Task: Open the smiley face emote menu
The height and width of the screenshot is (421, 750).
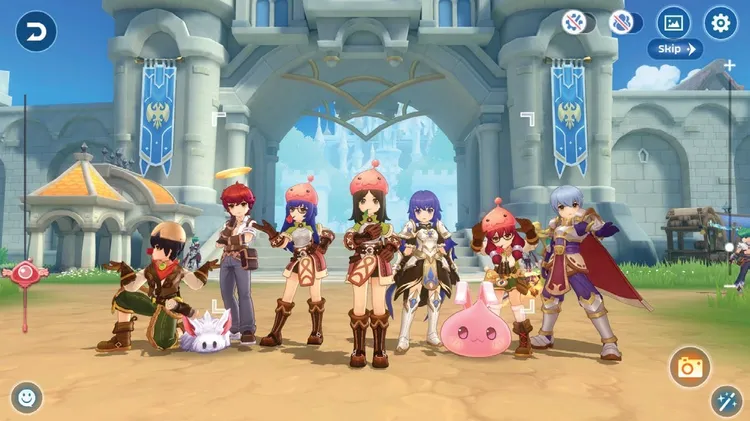Action: tap(27, 397)
